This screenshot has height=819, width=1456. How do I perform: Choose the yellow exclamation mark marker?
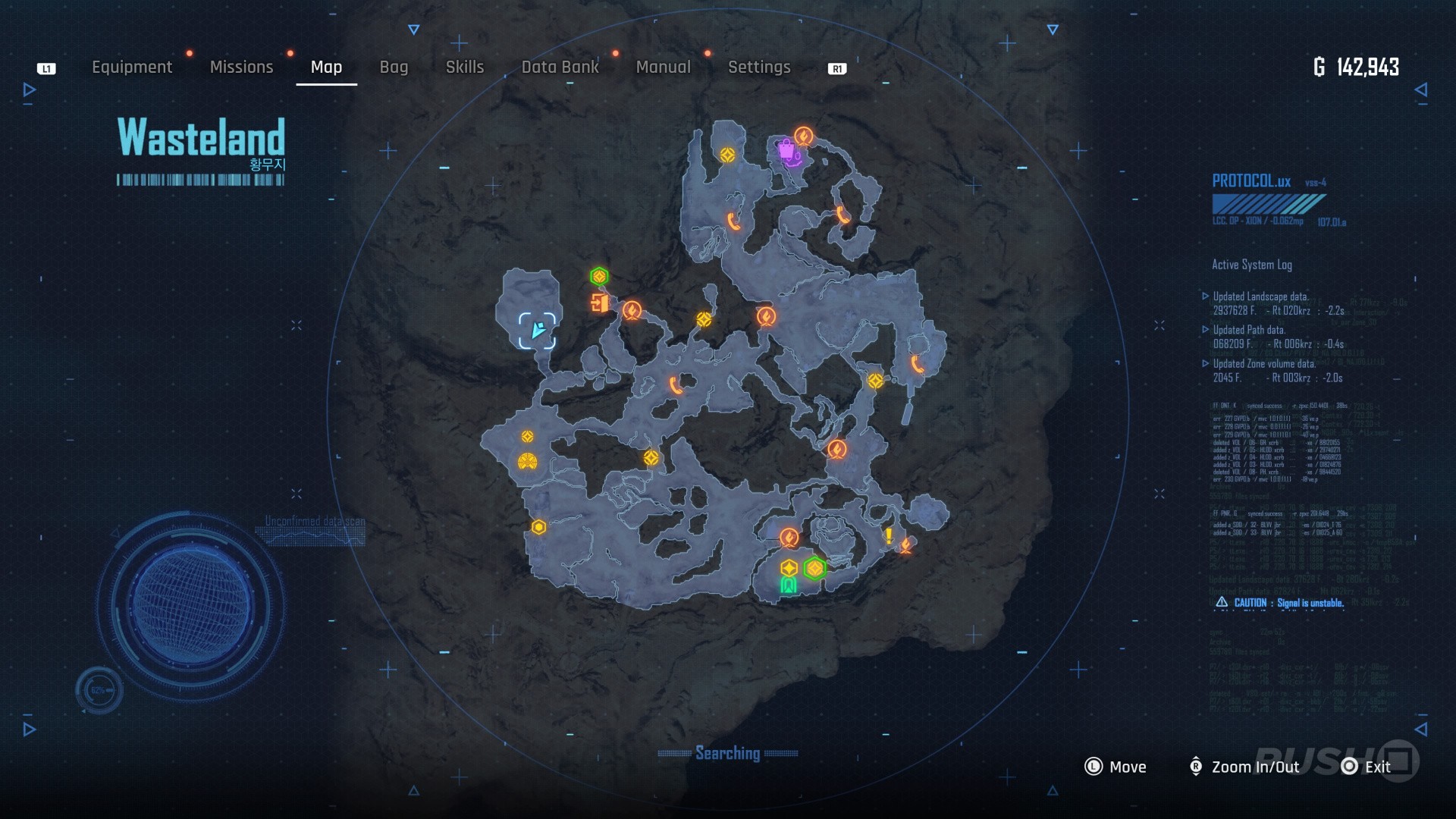click(889, 535)
